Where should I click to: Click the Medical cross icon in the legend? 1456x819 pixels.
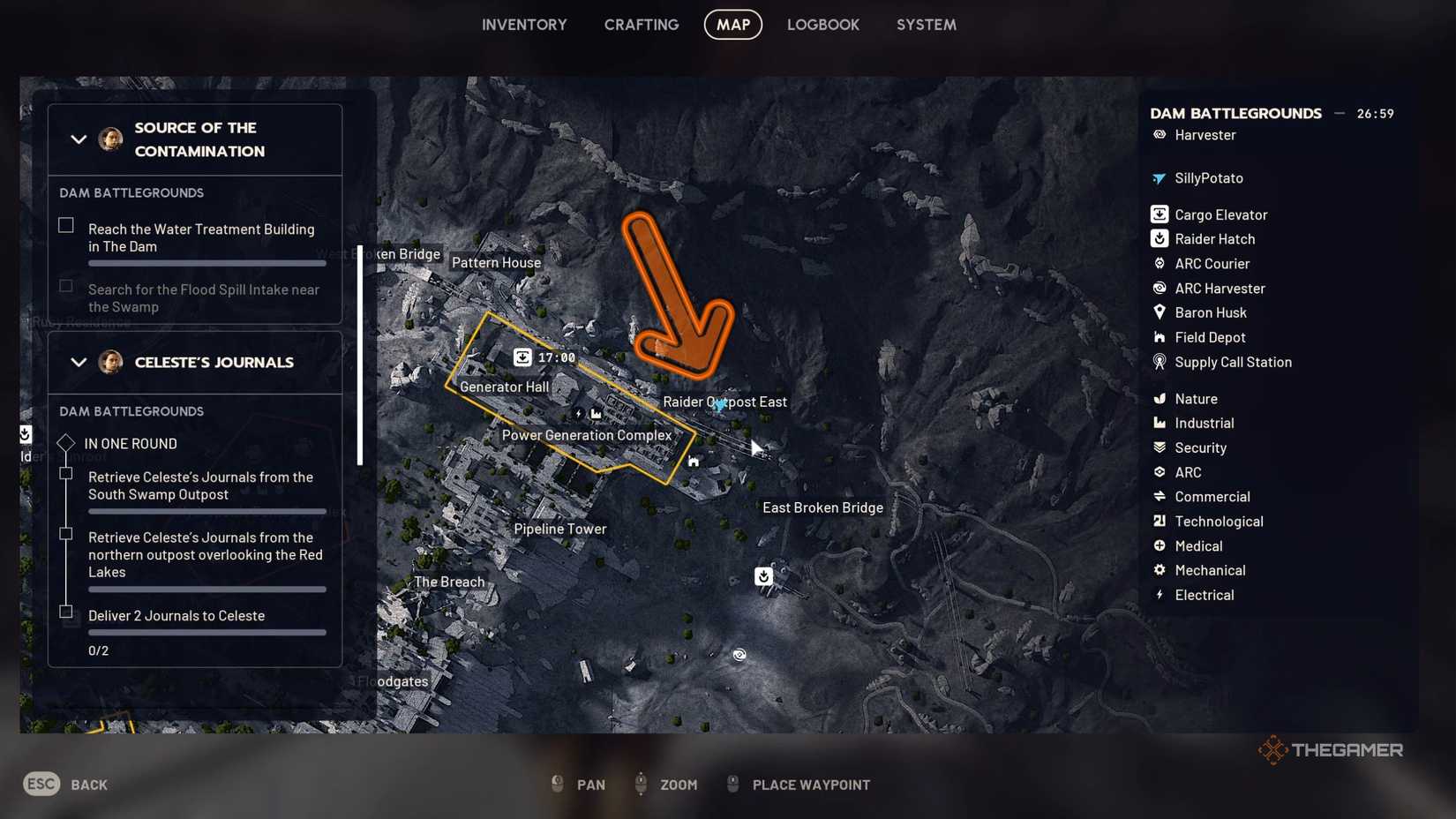point(1159,545)
